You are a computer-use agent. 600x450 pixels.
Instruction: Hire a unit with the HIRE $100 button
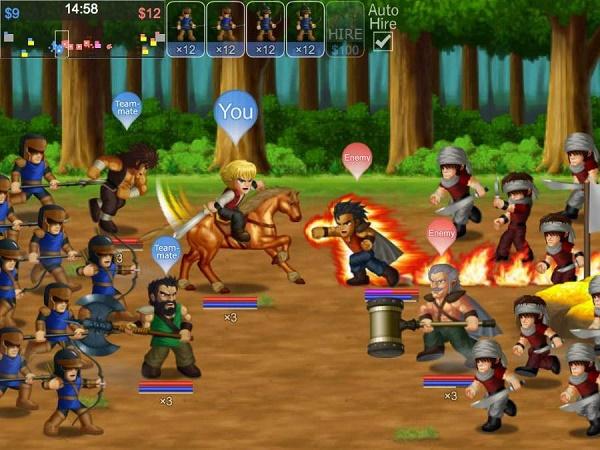click(x=345, y=30)
